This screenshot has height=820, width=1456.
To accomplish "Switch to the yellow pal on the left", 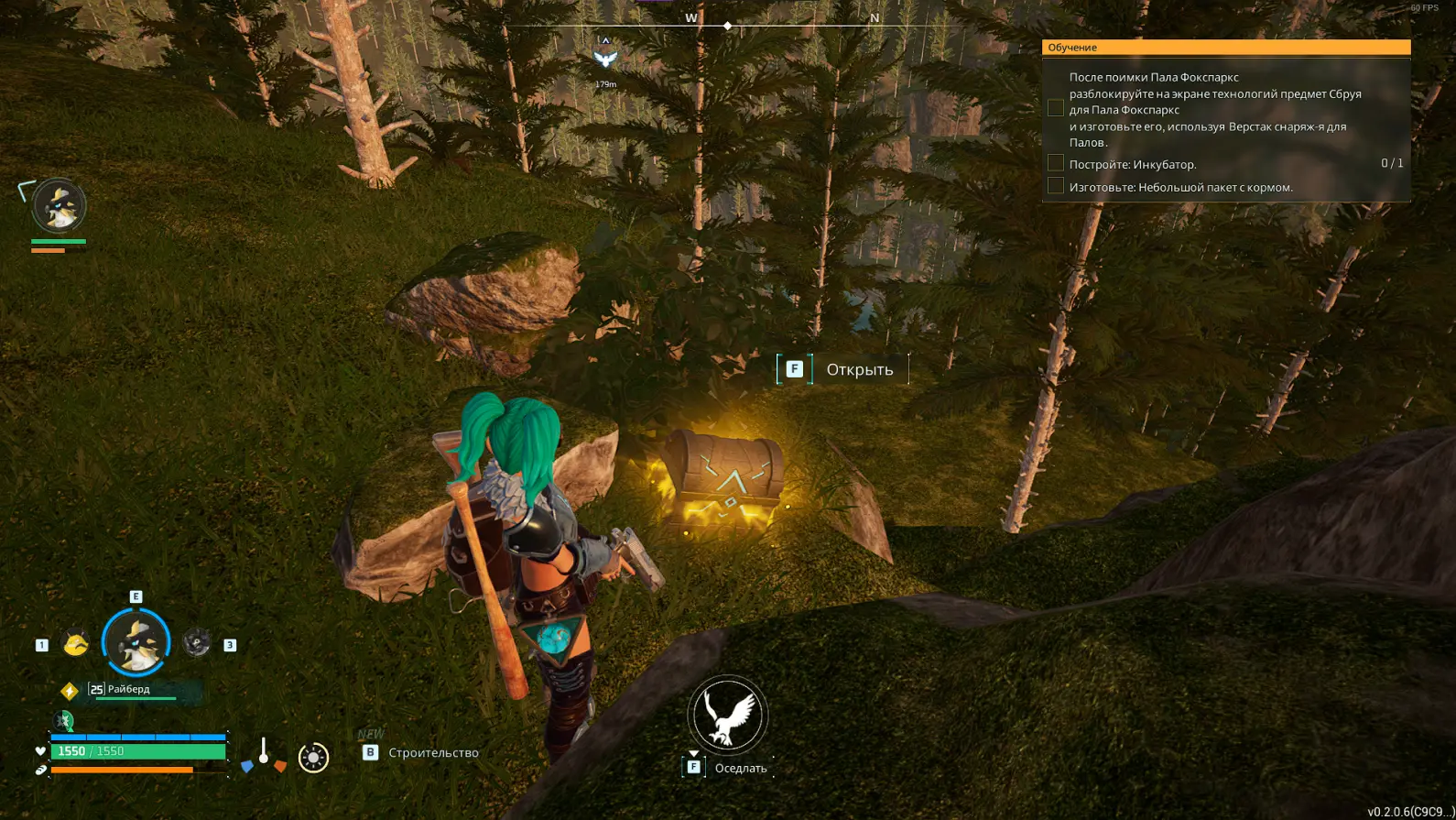I will tap(75, 644).
